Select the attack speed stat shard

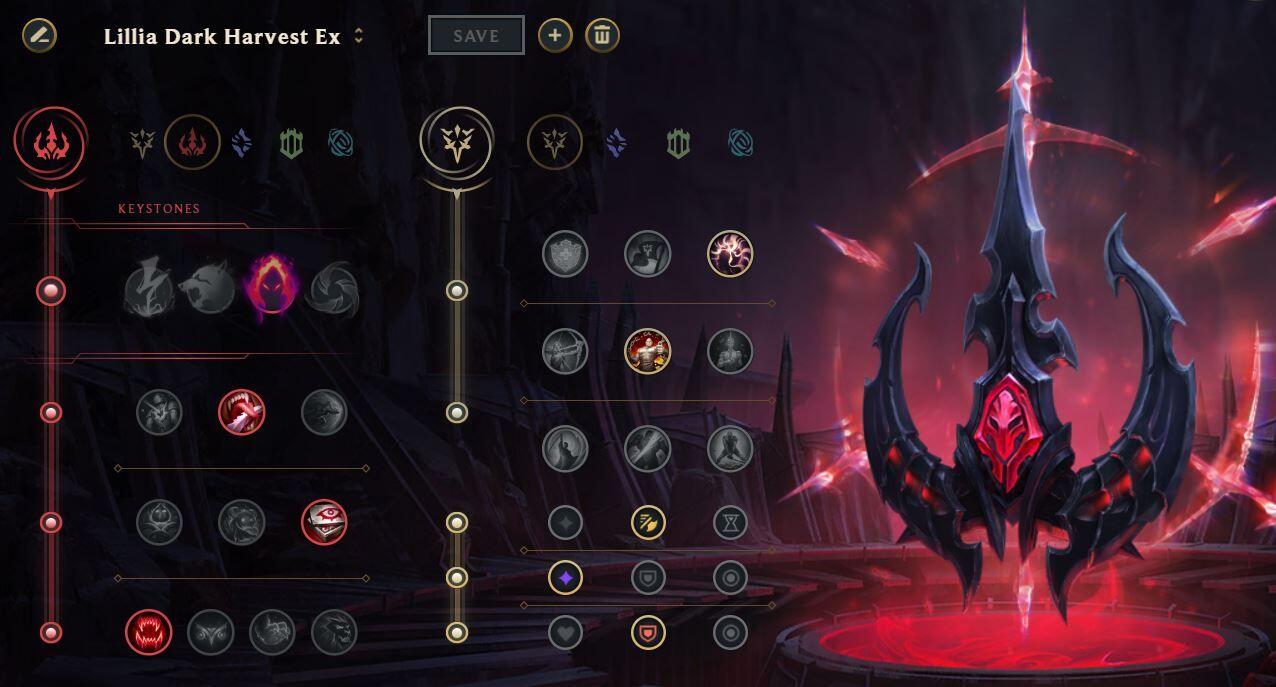pyautogui.click(x=648, y=522)
